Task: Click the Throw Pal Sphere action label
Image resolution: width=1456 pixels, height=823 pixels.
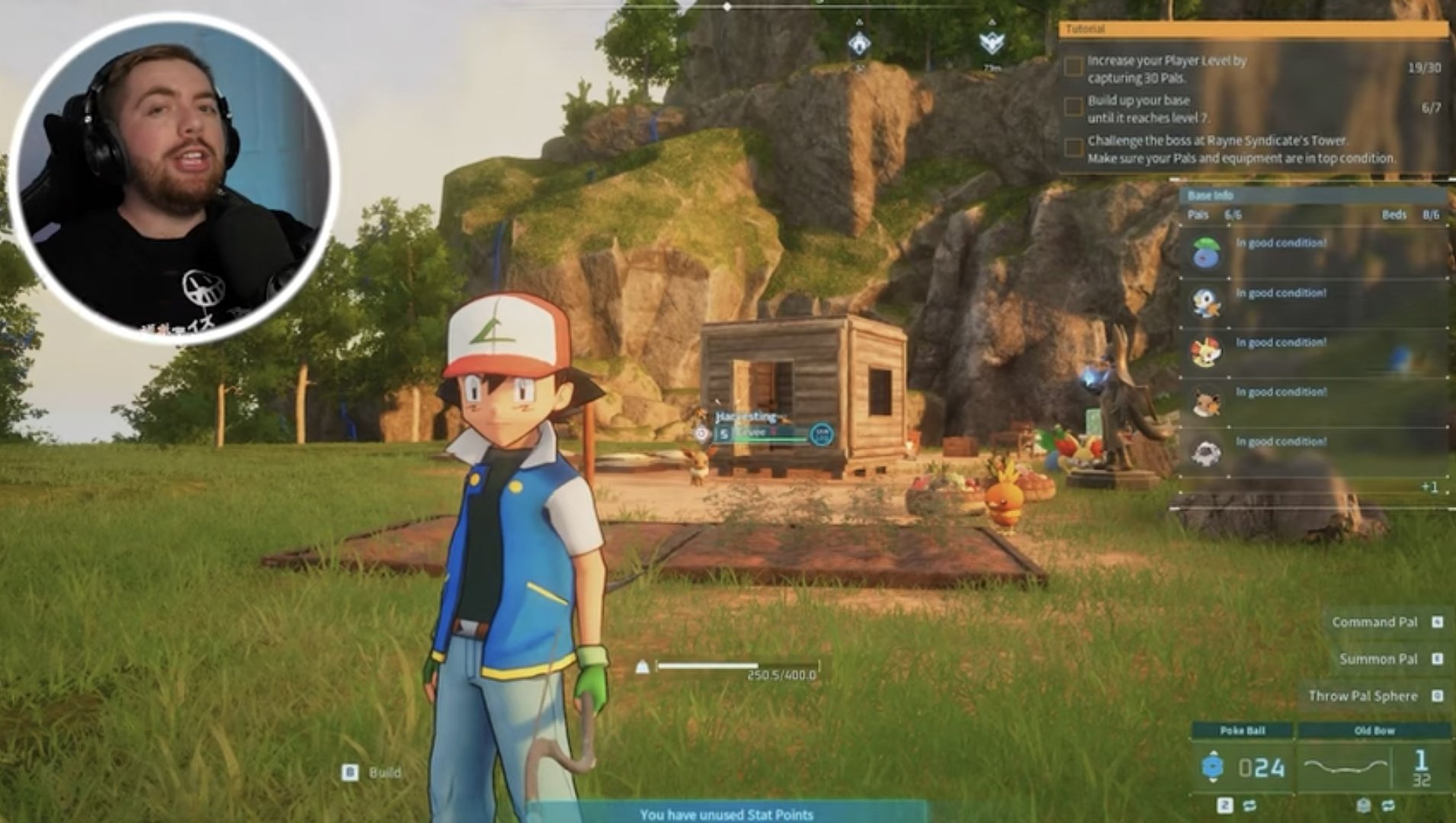Action: tap(1363, 695)
